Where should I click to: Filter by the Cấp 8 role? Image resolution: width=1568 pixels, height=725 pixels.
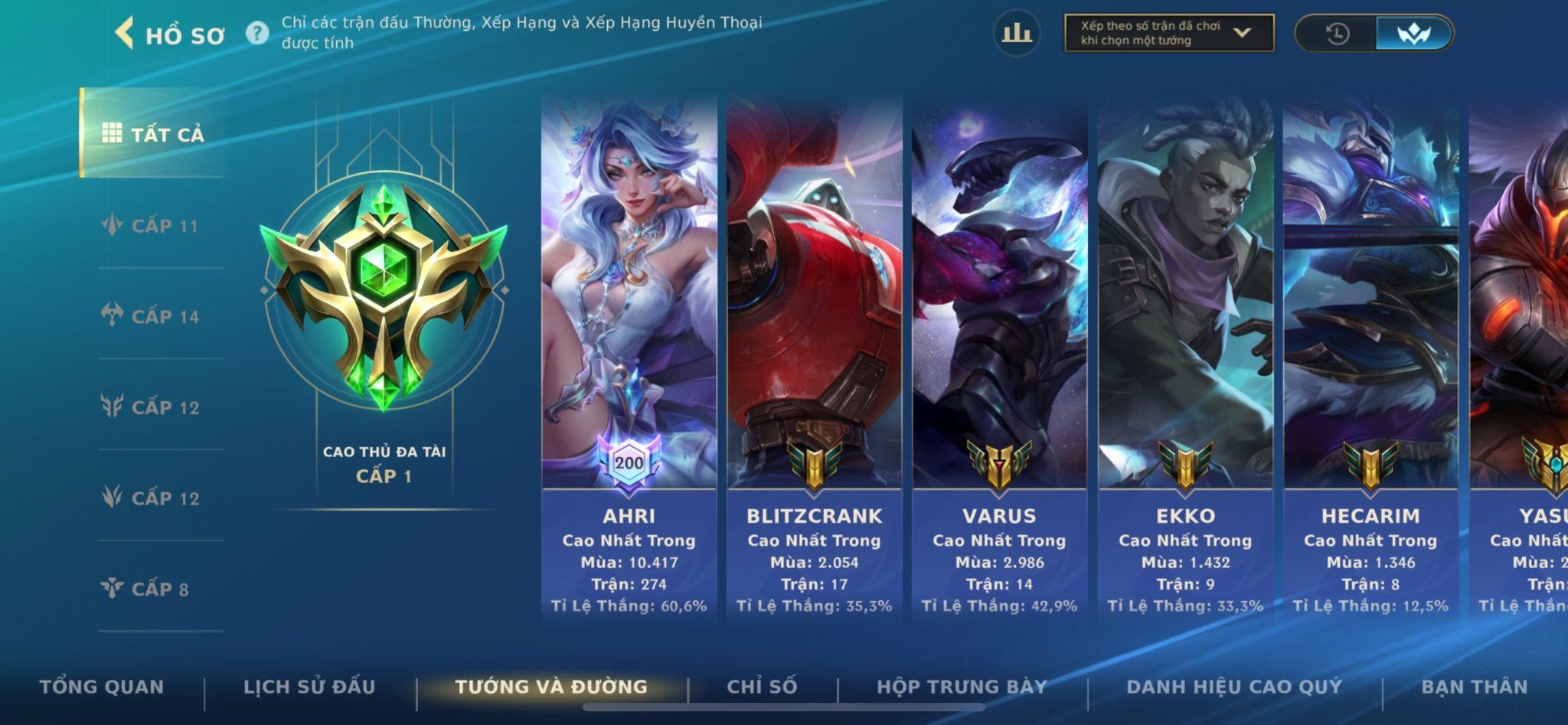point(145,589)
